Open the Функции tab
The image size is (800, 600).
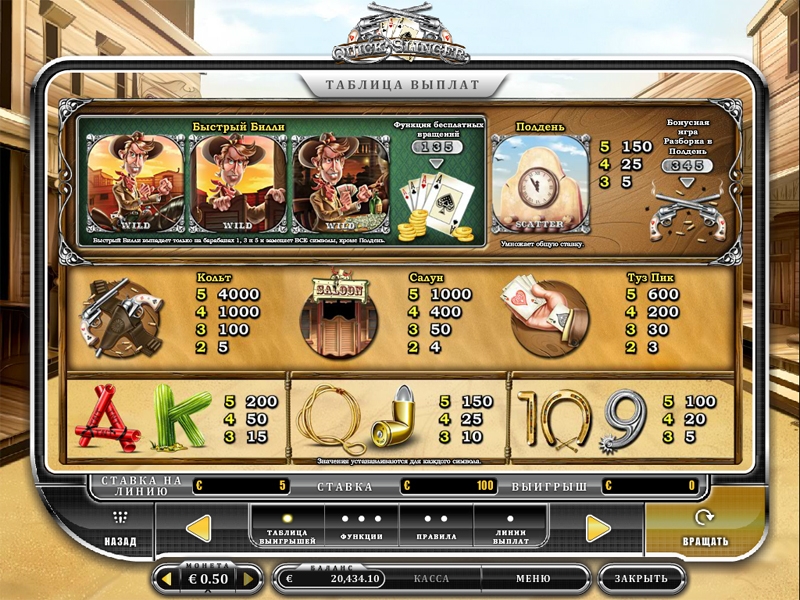[361, 528]
